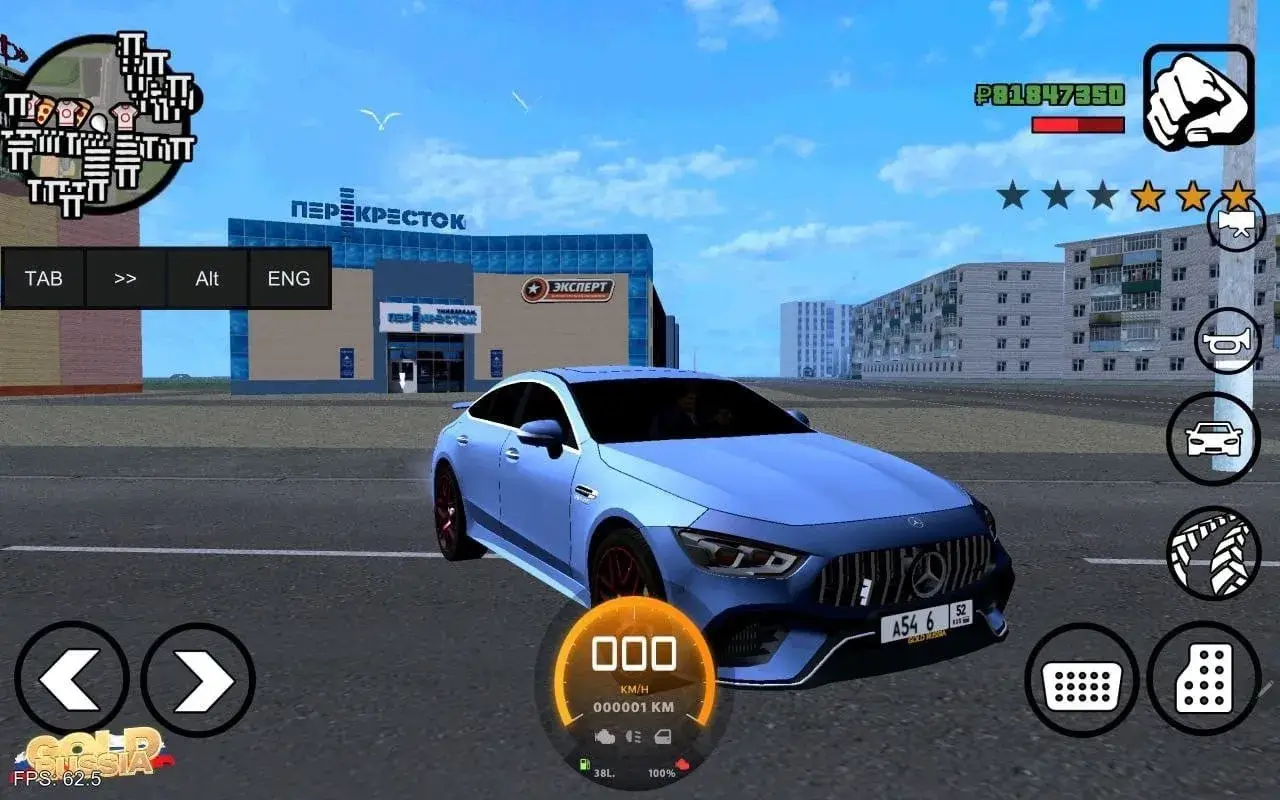The image size is (1280, 800).
Task: Change the view with the camera icon
Action: 1236,224
